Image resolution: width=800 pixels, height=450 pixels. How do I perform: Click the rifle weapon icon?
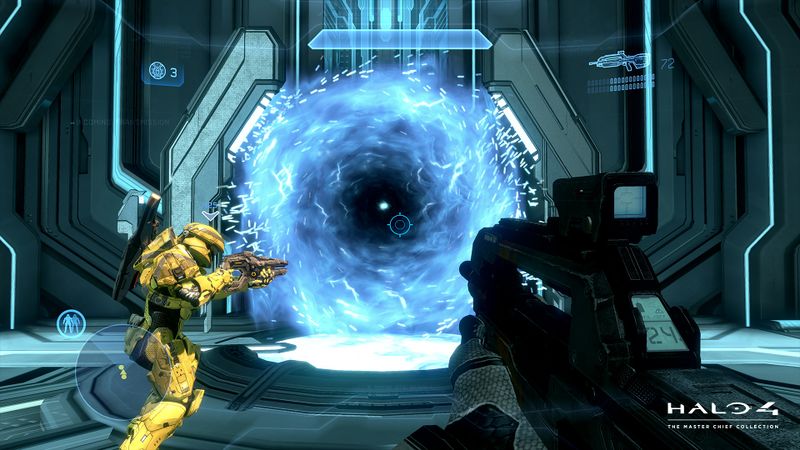point(621,60)
